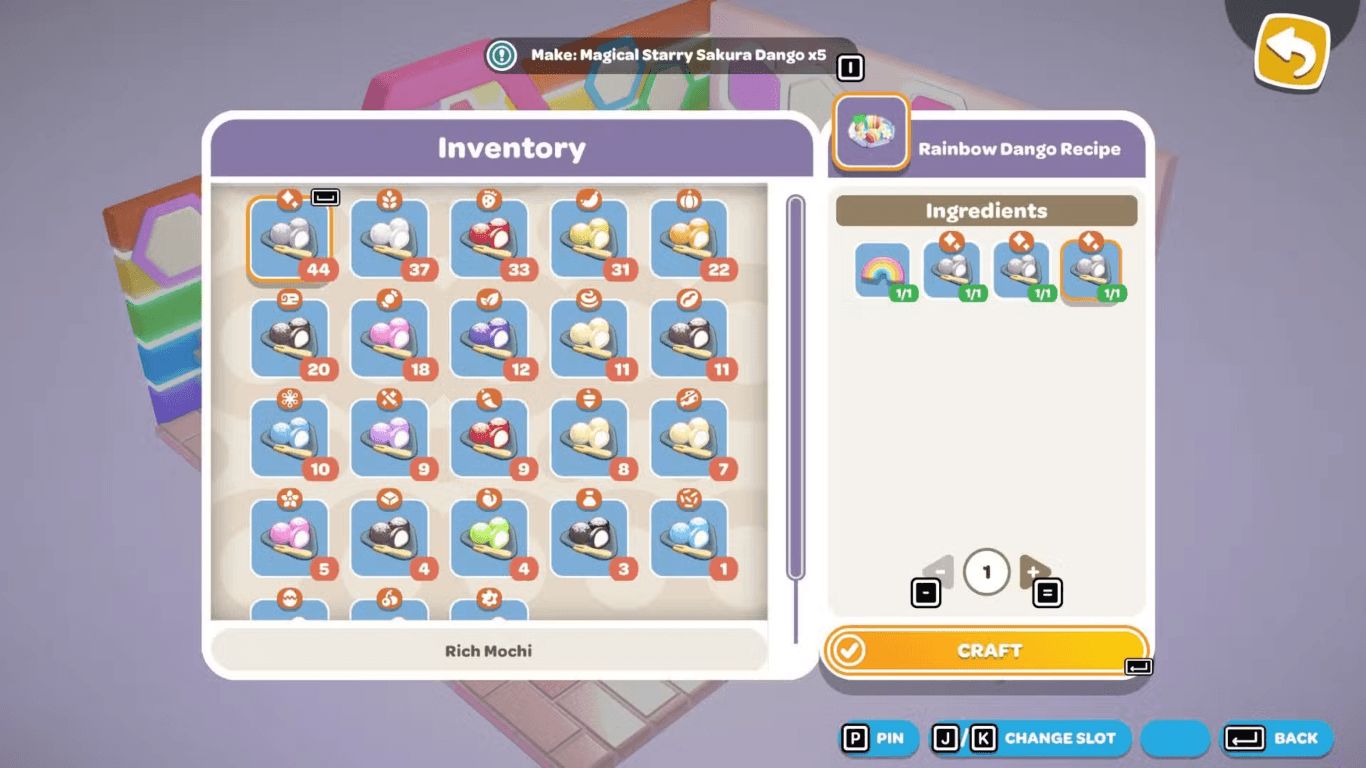Select the mochi slot with 44 count
The width and height of the screenshot is (1366, 768).
coord(289,239)
